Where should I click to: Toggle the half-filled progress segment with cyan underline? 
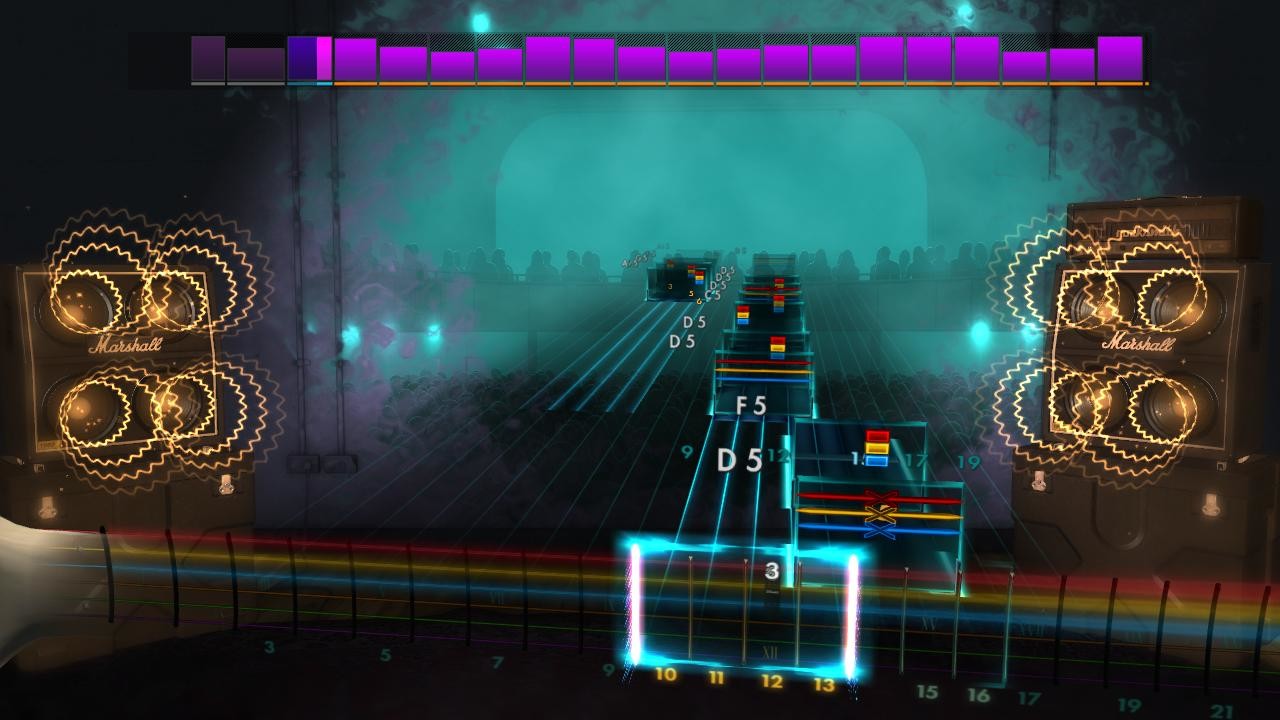308,60
